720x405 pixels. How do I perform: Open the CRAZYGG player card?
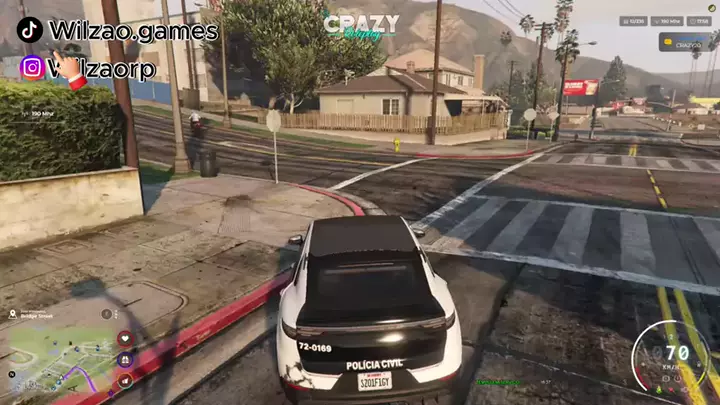pyautogui.click(x=685, y=42)
